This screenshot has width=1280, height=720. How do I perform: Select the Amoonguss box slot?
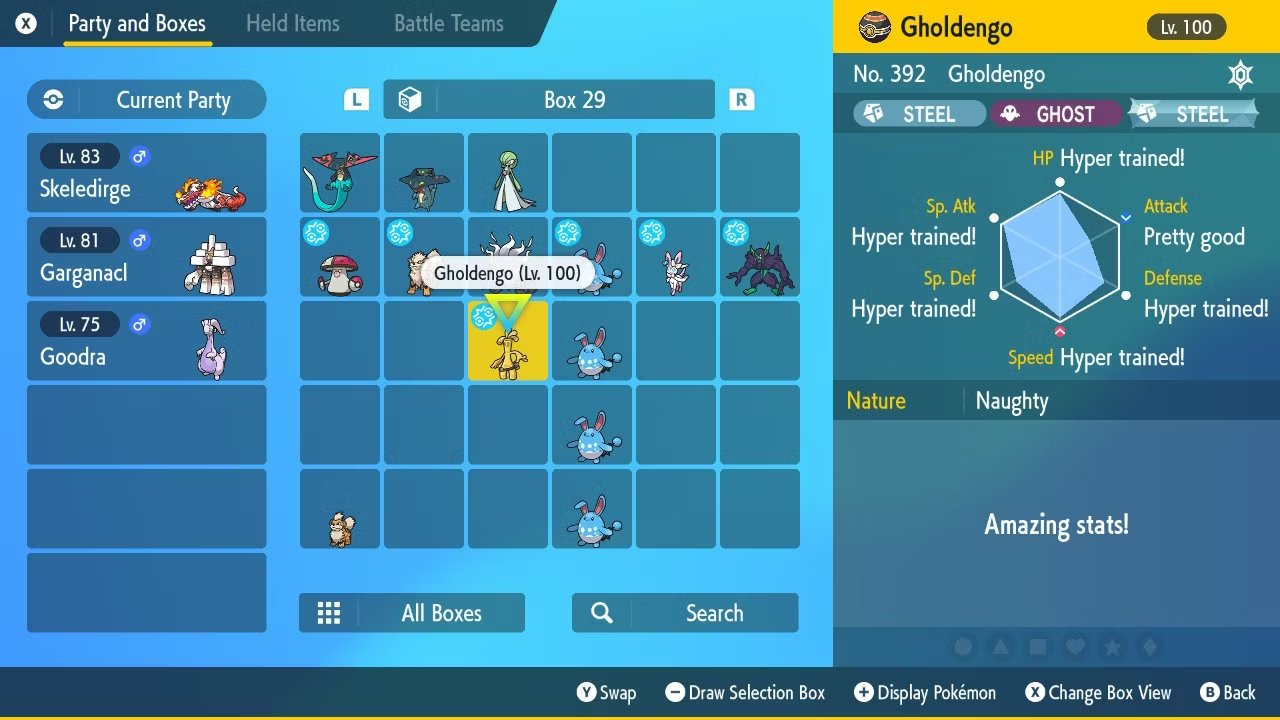pyautogui.click(x=340, y=258)
